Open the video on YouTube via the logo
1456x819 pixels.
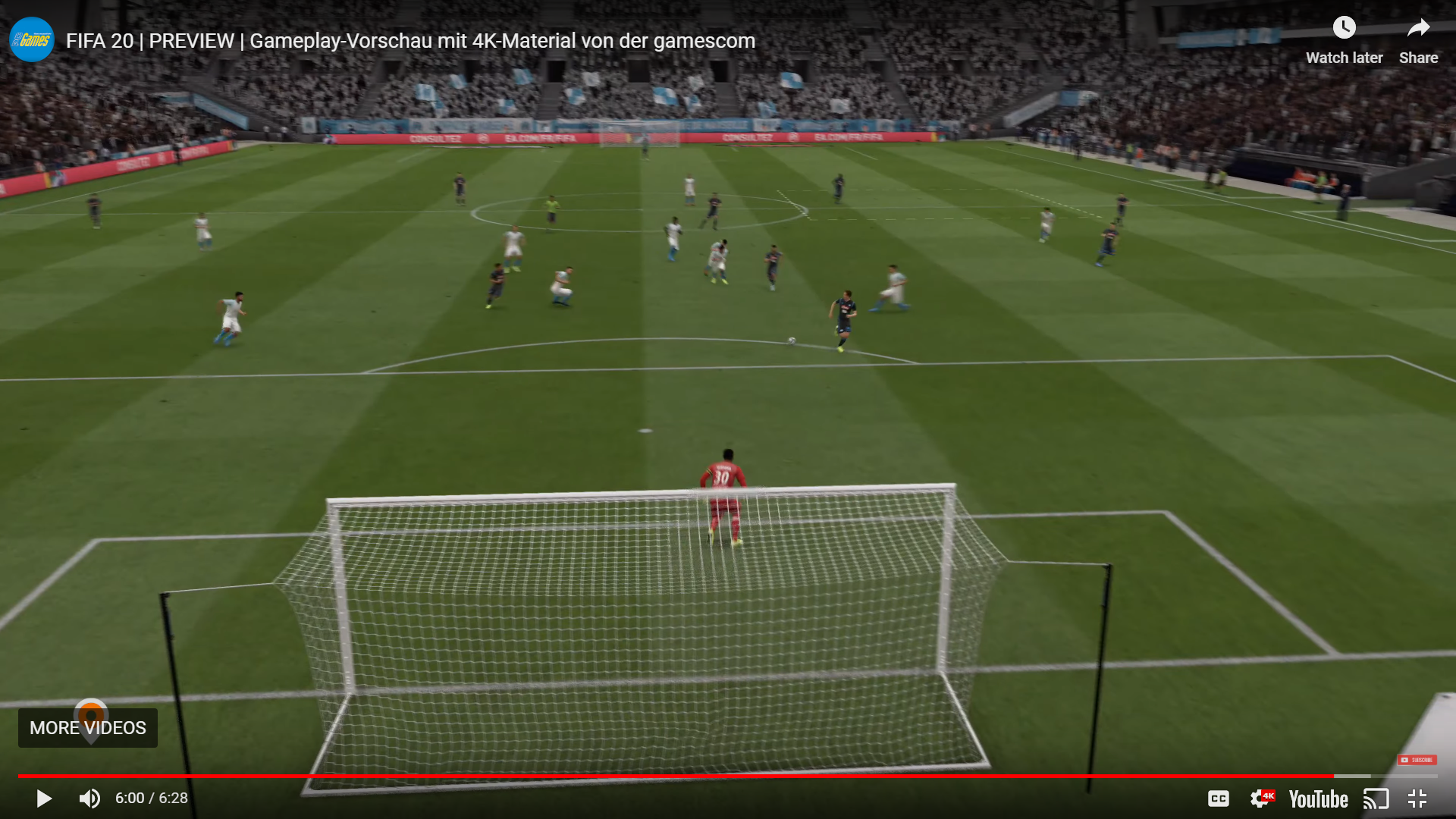[x=1318, y=799]
